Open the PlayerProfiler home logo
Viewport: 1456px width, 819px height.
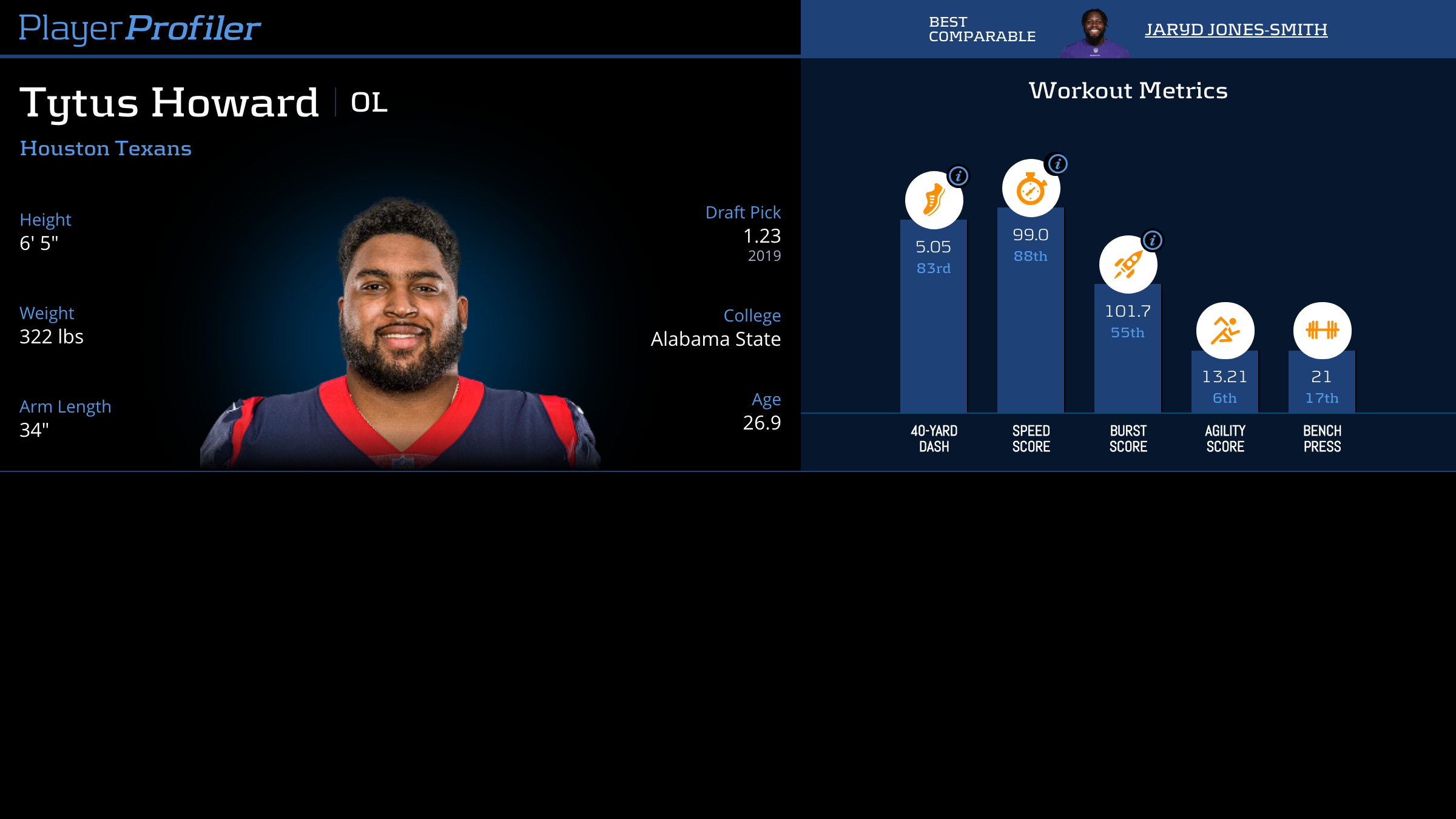140,29
